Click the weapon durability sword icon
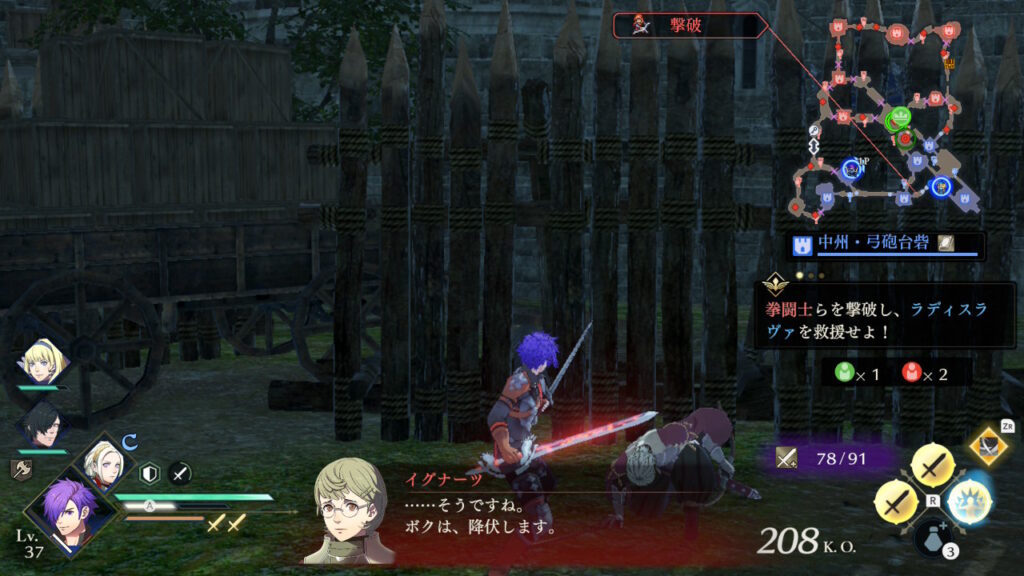The image size is (1024, 576). click(x=787, y=458)
